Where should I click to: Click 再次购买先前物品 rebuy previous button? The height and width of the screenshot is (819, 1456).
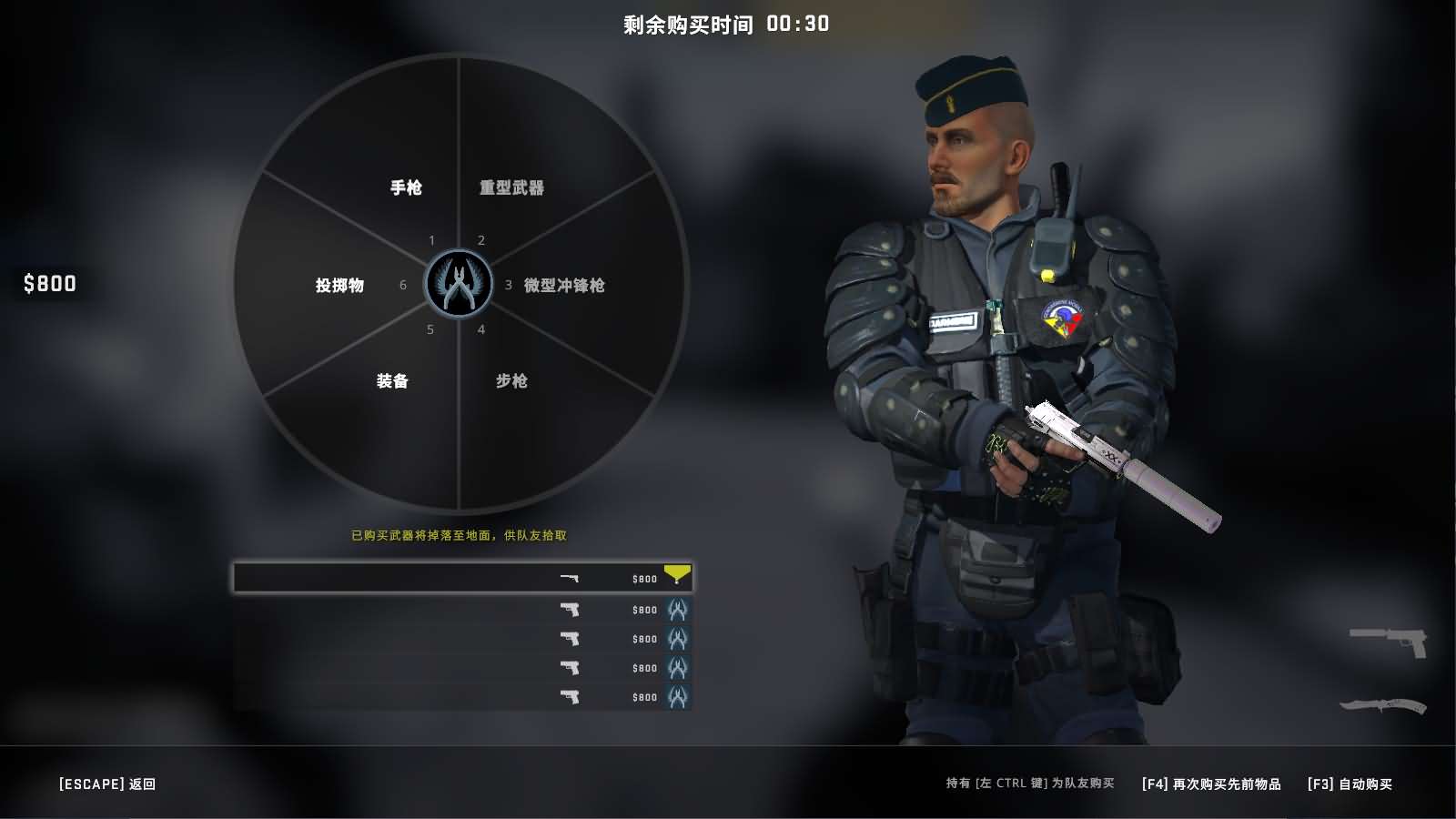pyautogui.click(x=1211, y=784)
